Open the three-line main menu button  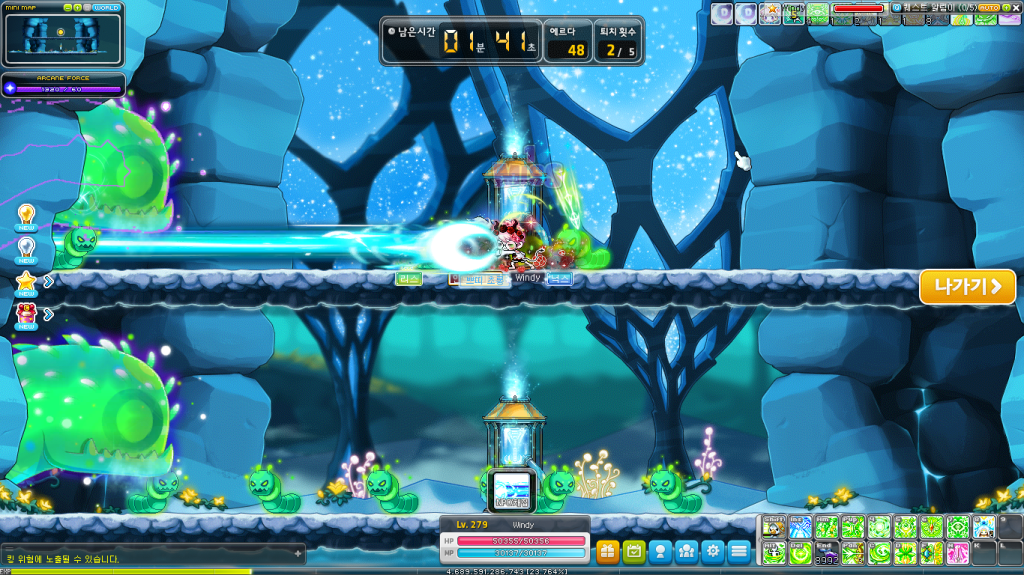point(739,550)
